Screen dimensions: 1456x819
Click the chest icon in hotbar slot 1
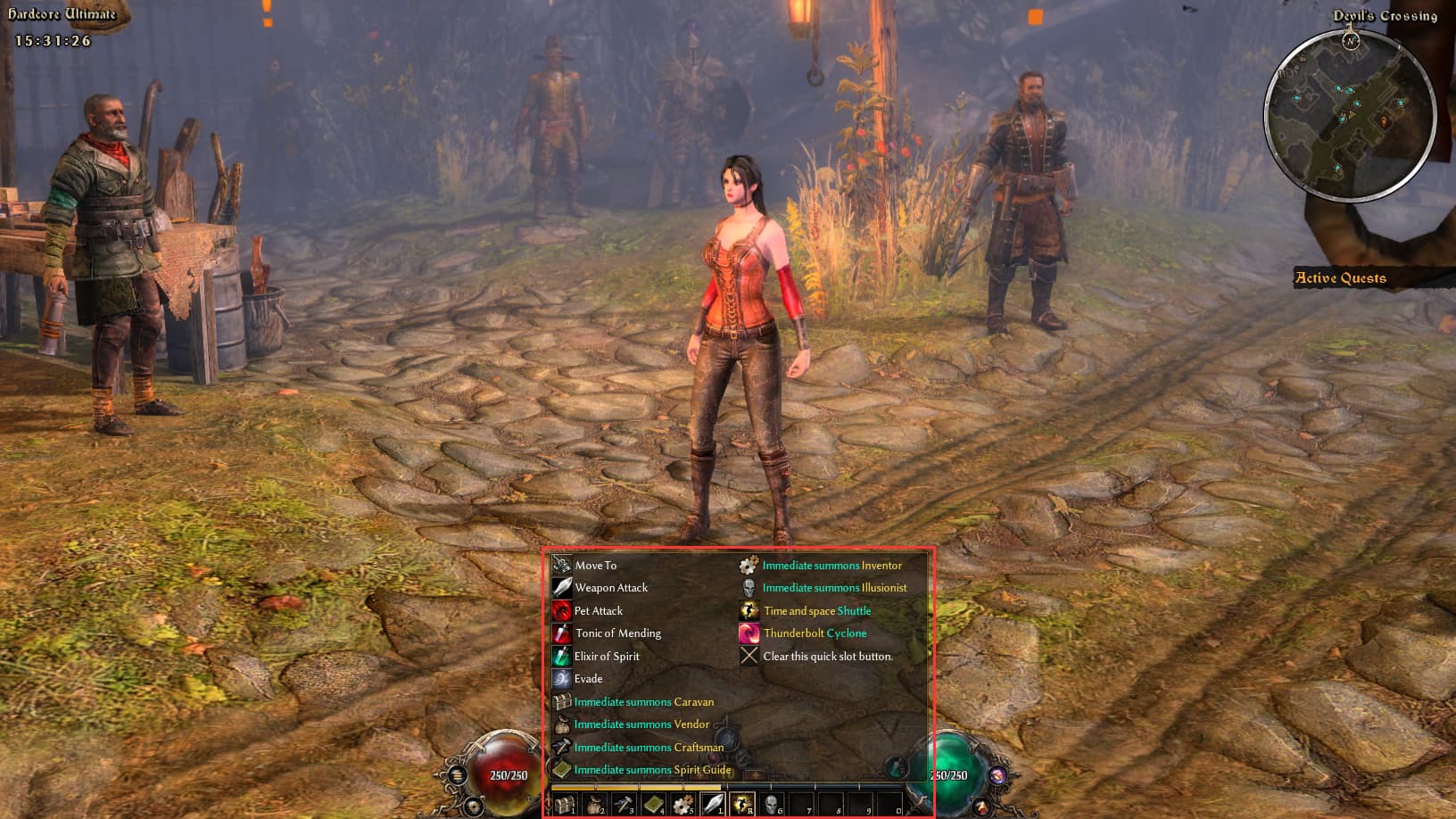565,805
